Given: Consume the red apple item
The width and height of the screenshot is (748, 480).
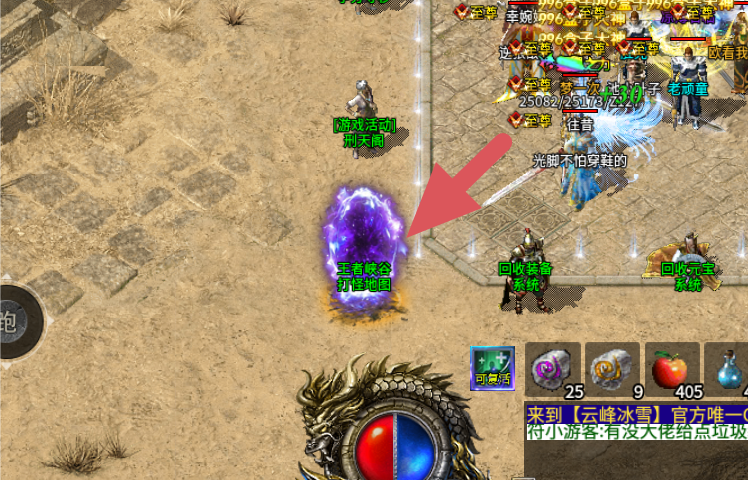Looking at the screenshot, I should pos(671,368).
